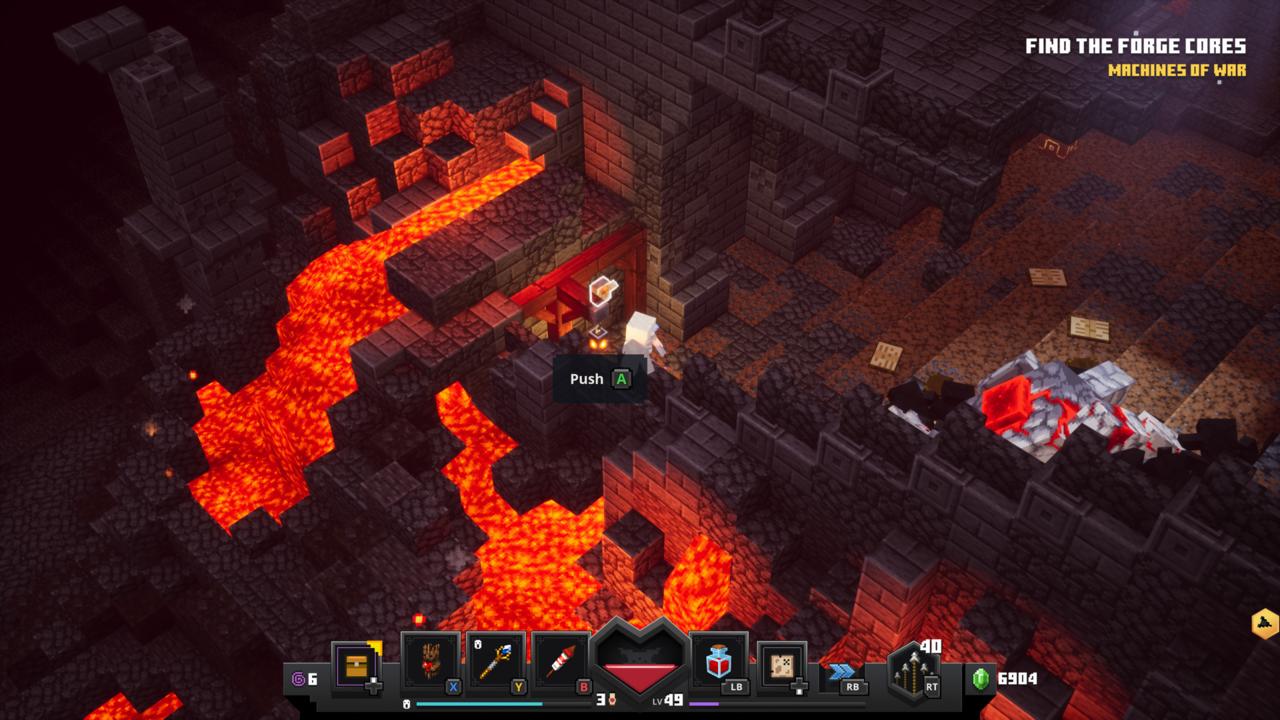Viewport: 1280px width, 720px height.
Task: Select the arrow quiver ranged attack
Action: click(913, 667)
